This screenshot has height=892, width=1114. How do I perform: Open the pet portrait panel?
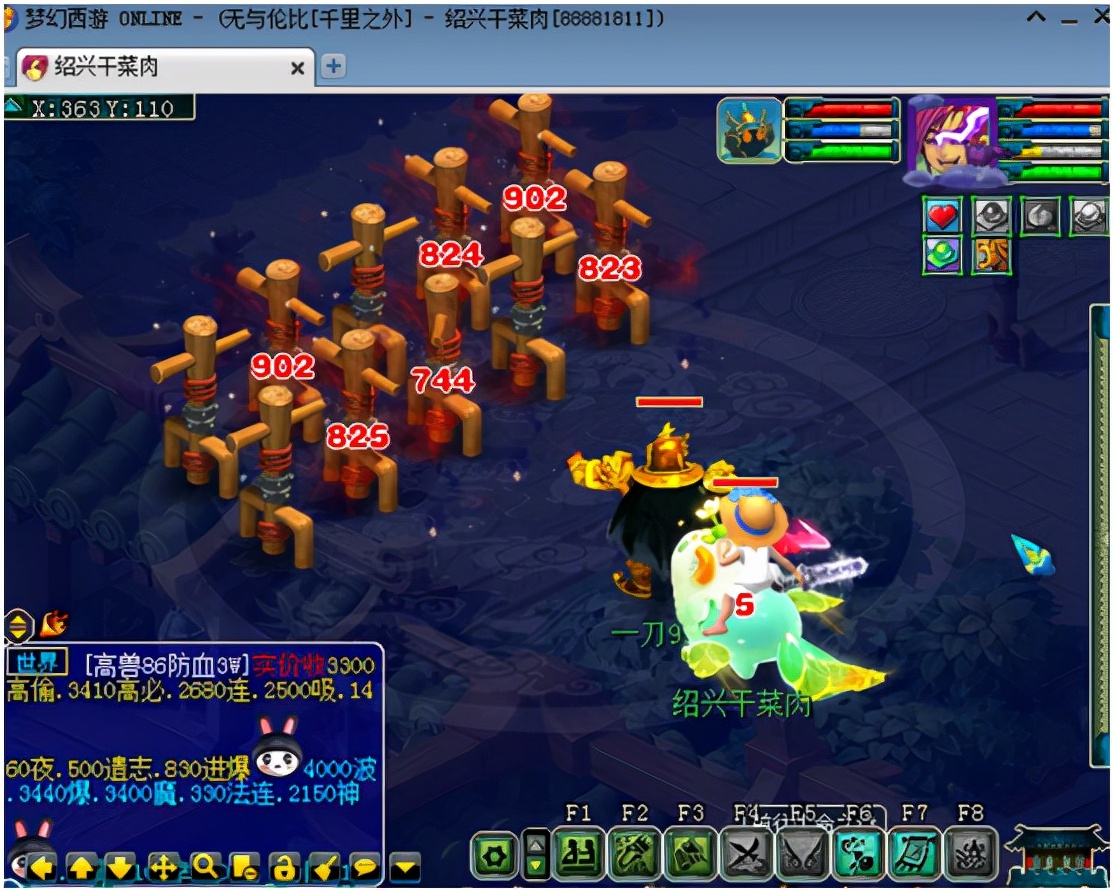pyautogui.click(x=749, y=130)
